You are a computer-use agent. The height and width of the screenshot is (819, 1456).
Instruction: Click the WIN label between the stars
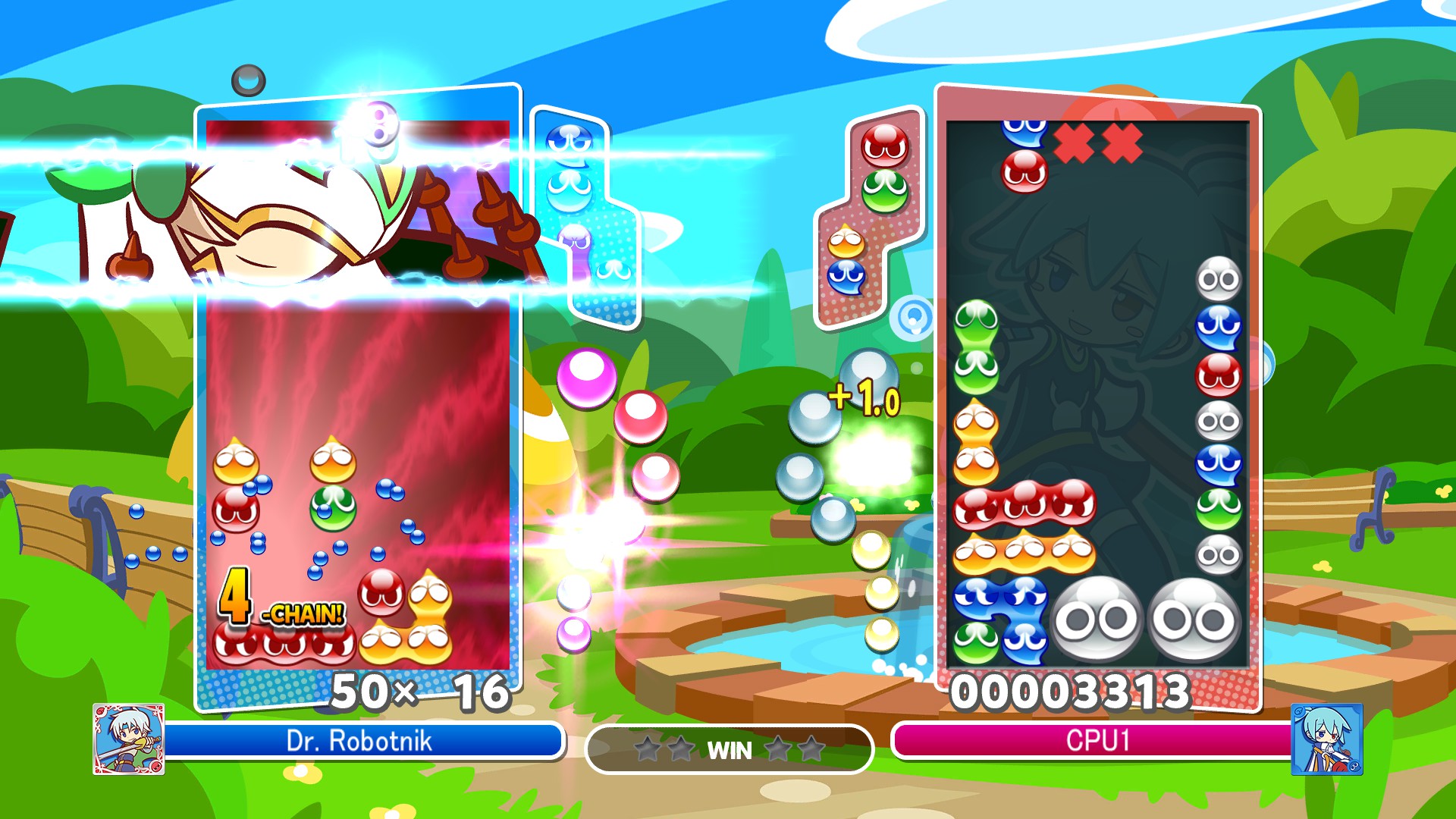730,752
